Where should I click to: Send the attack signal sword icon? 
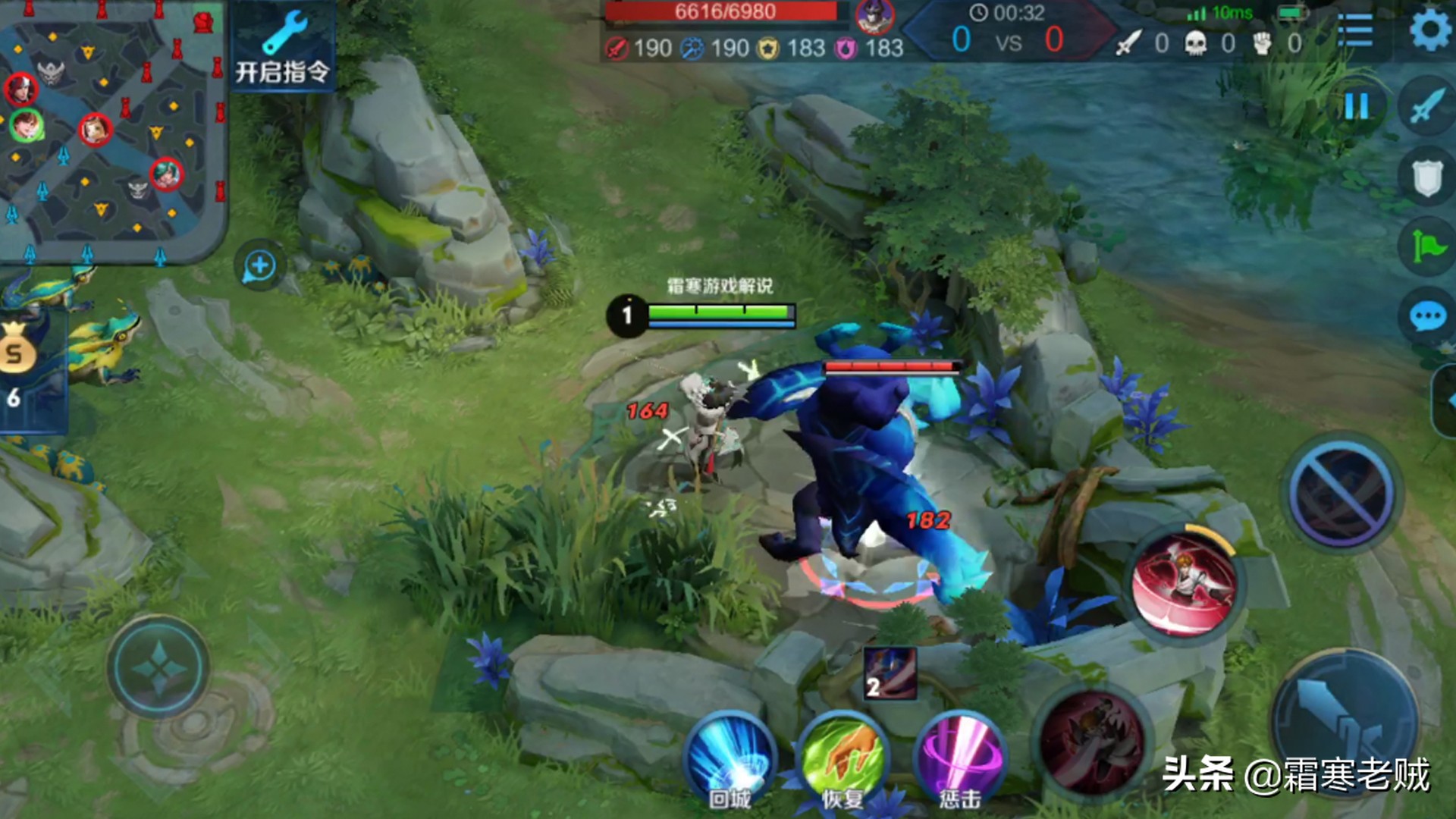(x=1427, y=106)
